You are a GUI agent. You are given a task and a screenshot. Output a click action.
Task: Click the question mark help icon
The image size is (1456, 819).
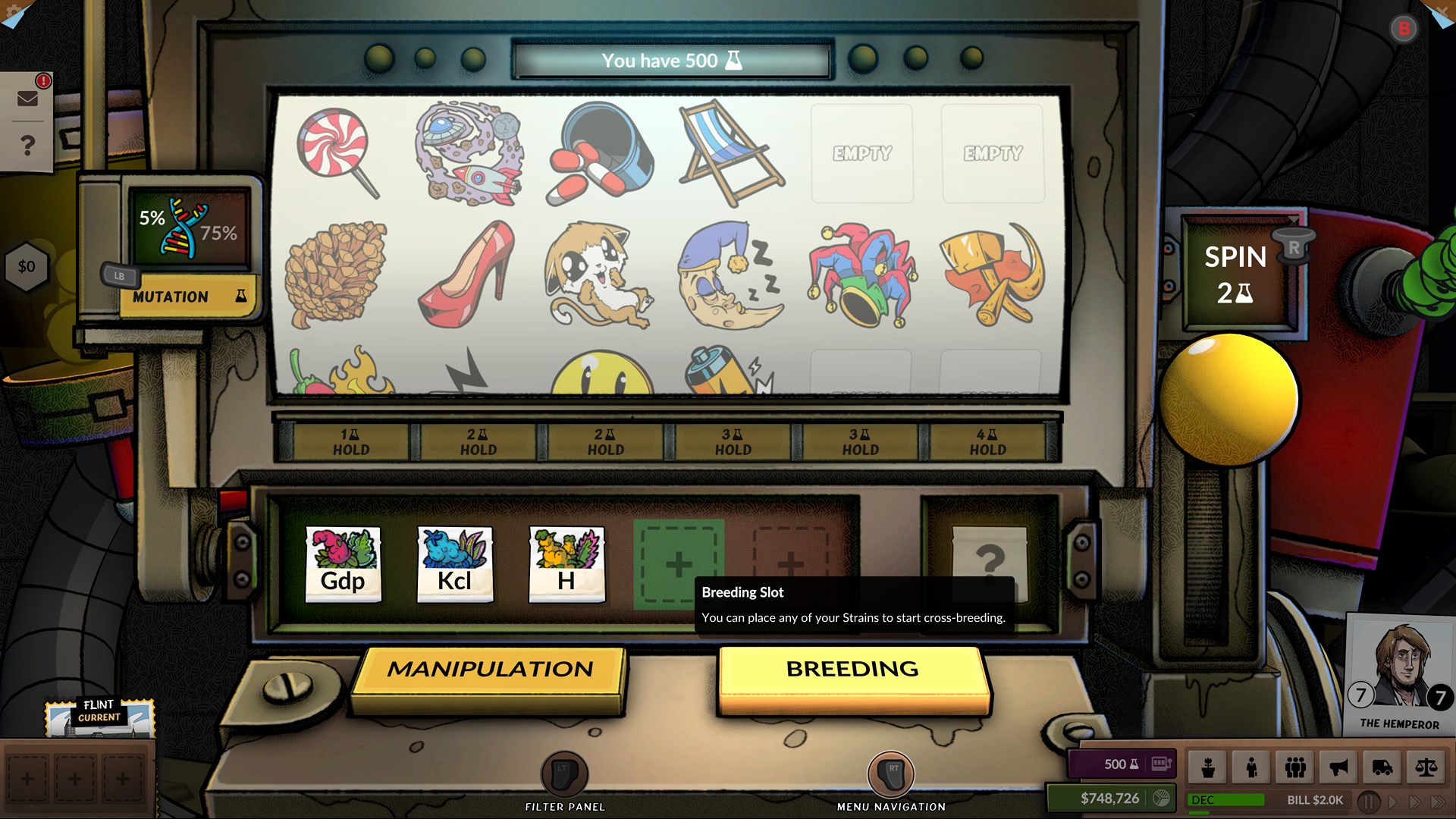[28, 144]
